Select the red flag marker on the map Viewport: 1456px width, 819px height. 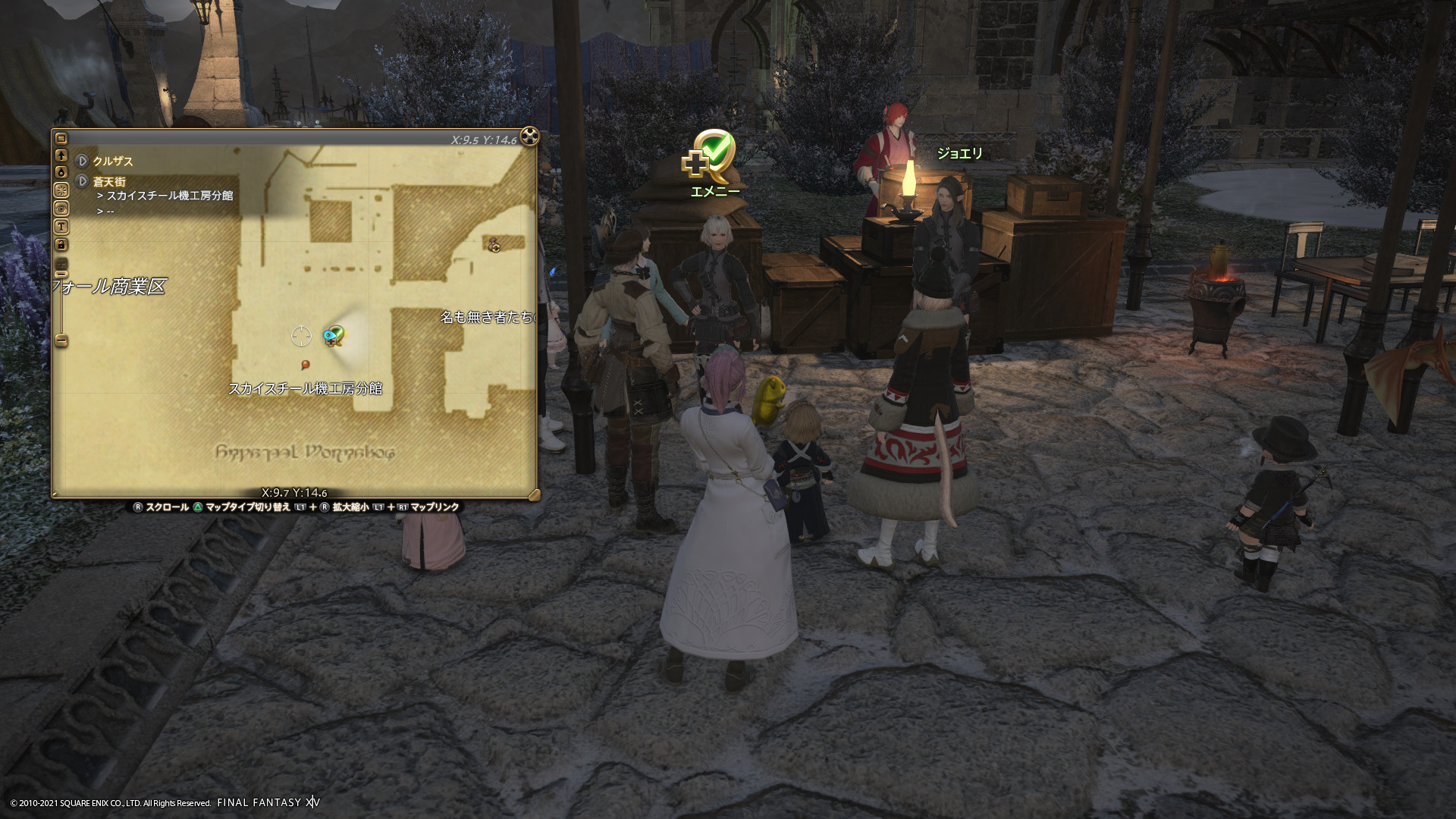306,365
